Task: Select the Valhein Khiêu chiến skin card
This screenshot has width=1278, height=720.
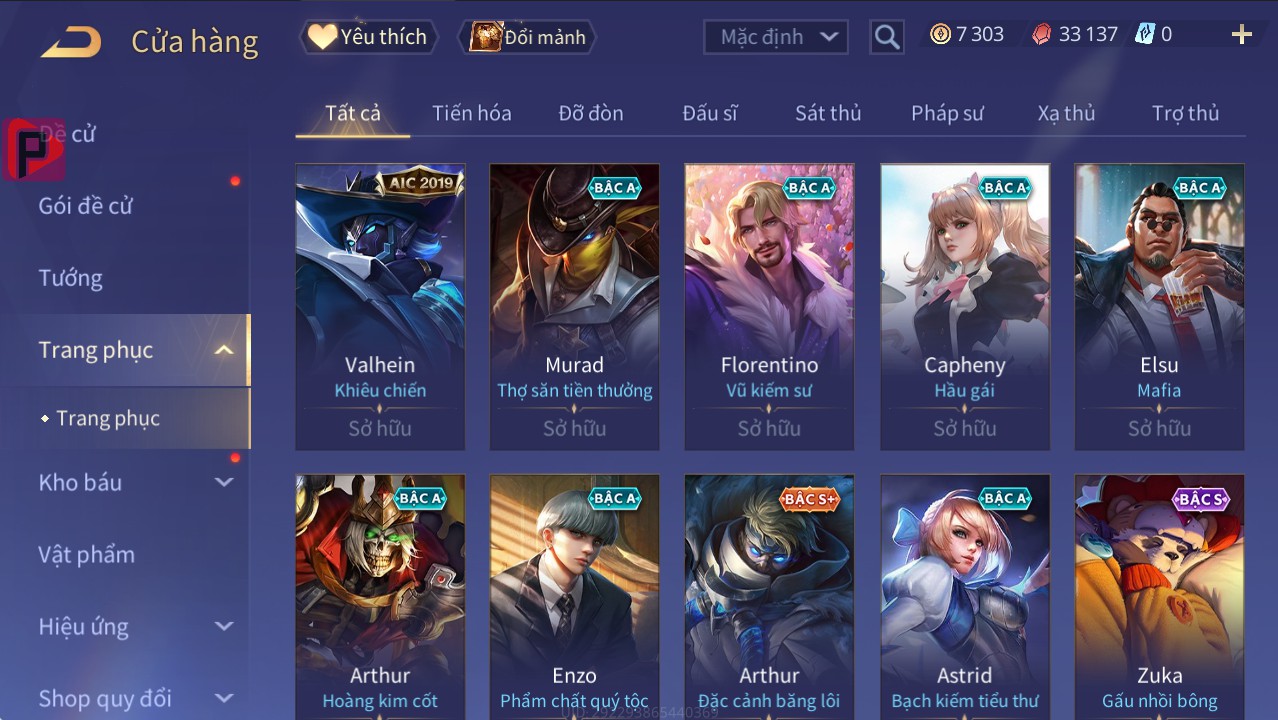Action: point(380,306)
